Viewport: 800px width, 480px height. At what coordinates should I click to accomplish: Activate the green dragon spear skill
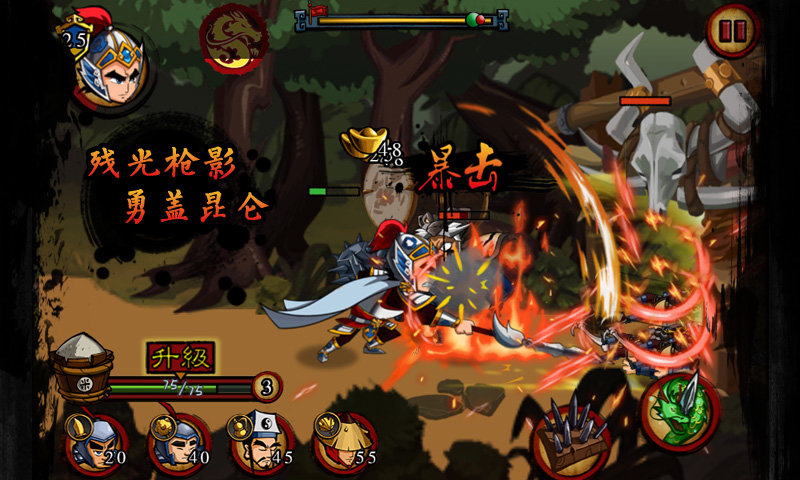(678, 412)
